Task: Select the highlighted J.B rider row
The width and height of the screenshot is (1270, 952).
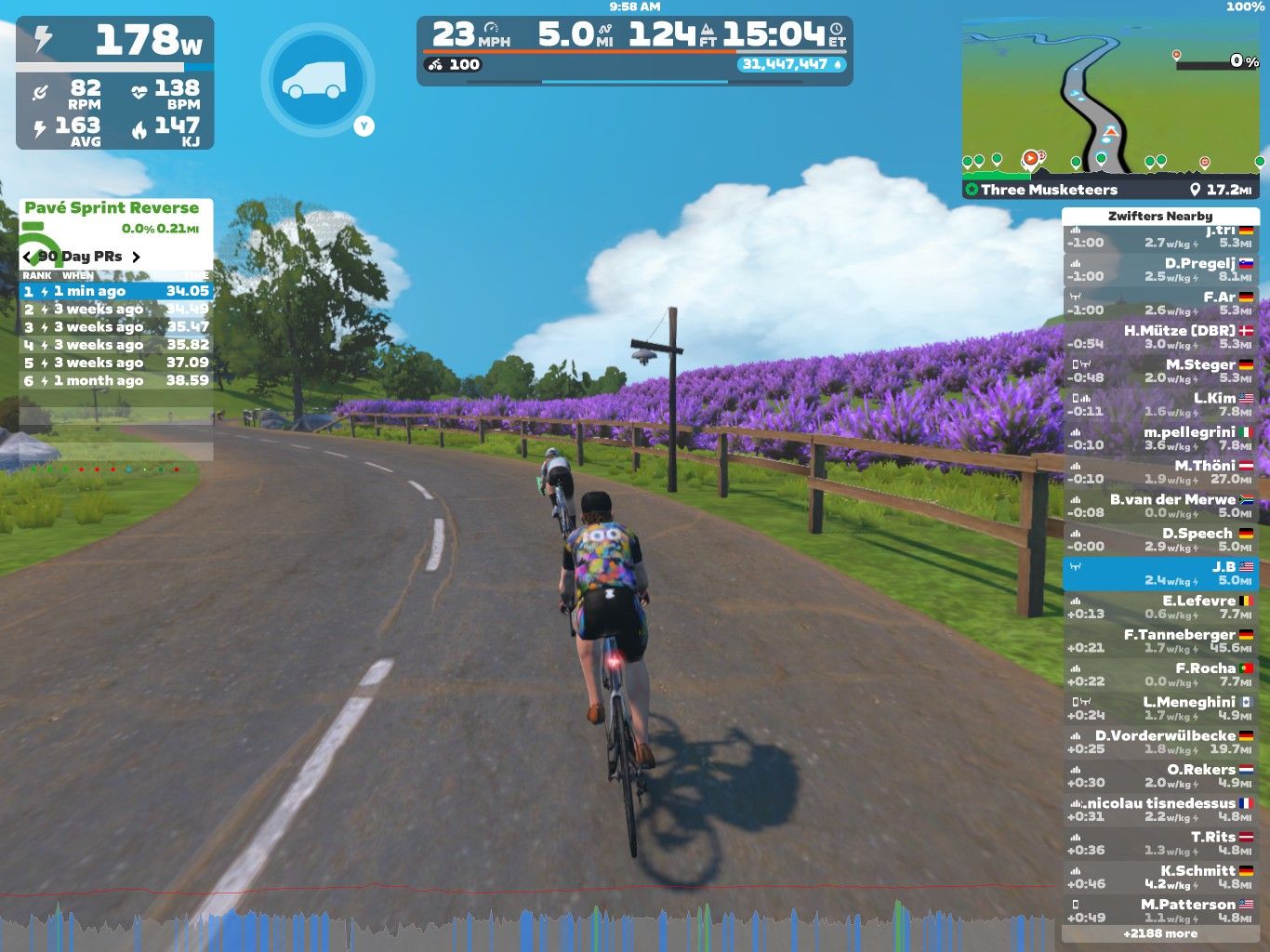Action: [1159, 574]
